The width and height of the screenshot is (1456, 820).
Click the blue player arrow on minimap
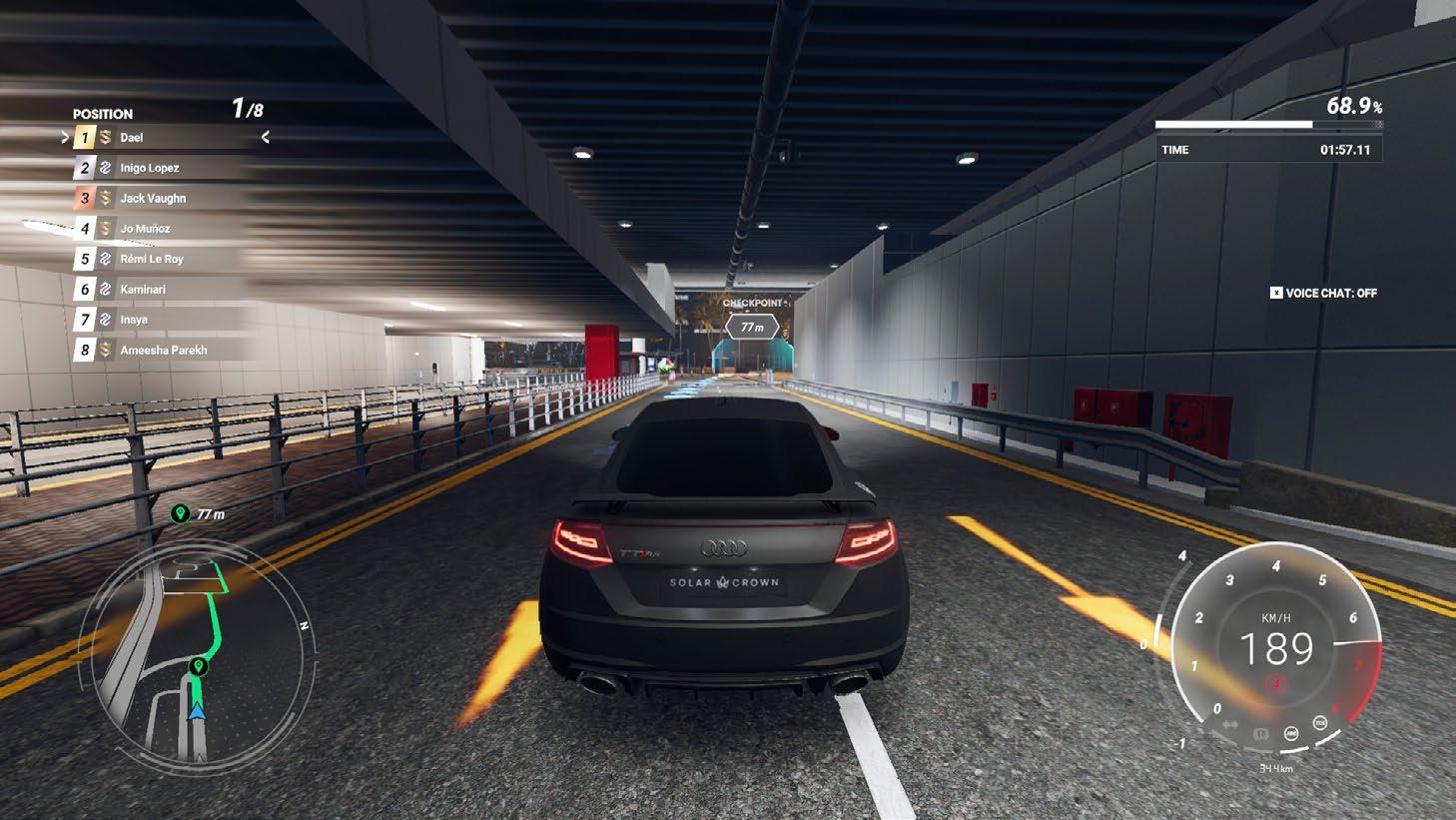tap(197, 711)
